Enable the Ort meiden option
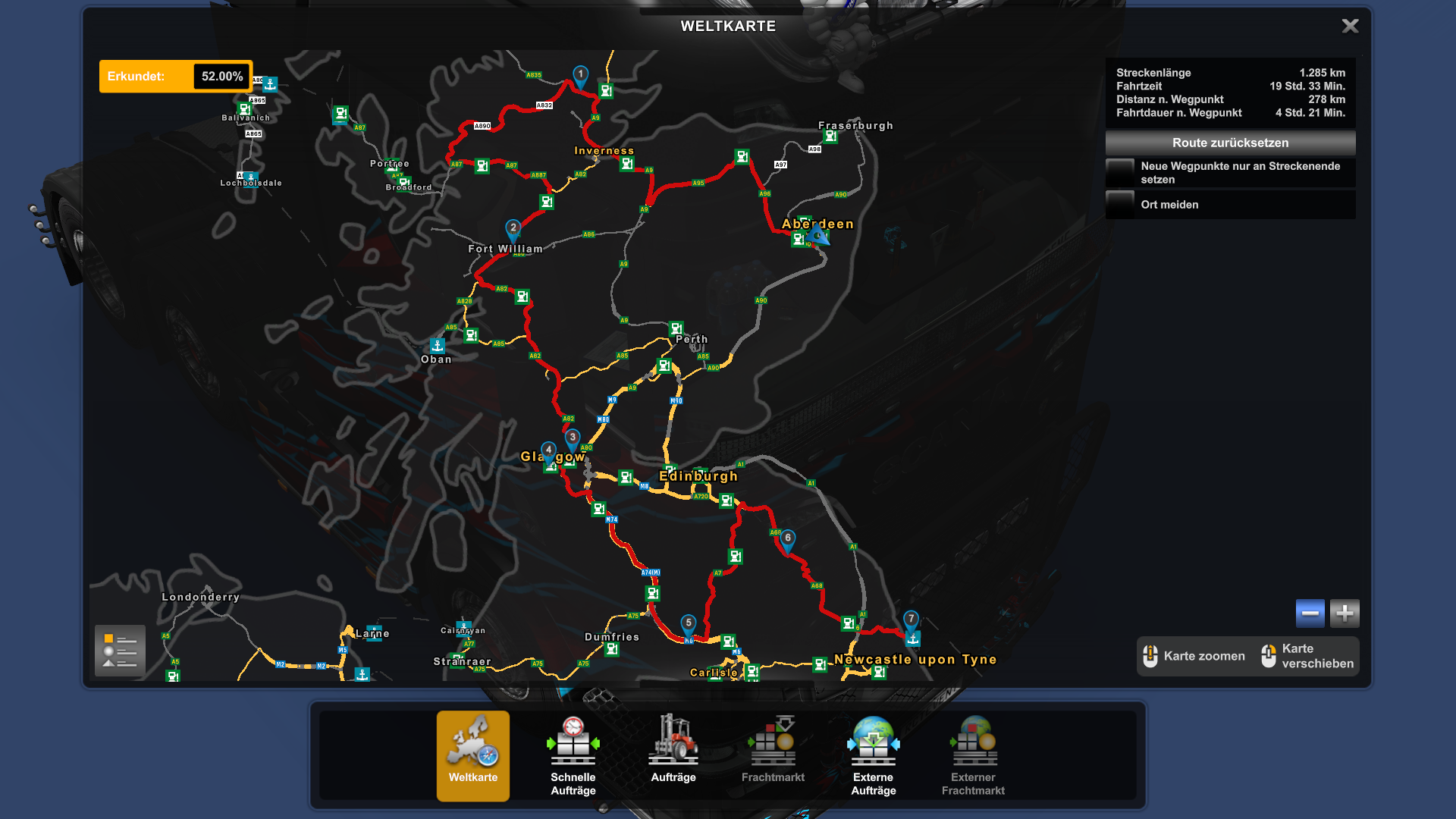 click(1120, 204)
